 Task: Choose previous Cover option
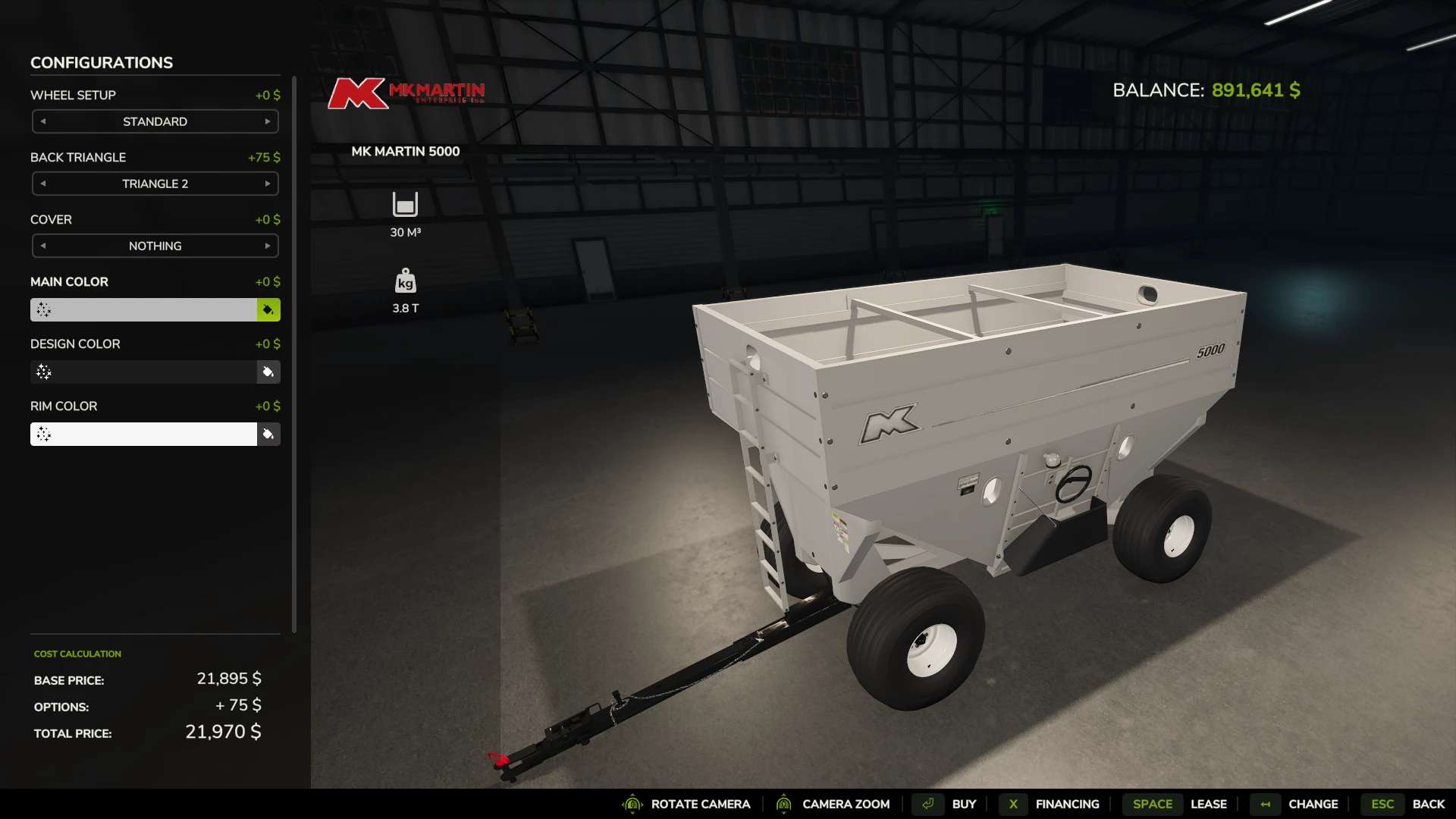click(43, 246)
